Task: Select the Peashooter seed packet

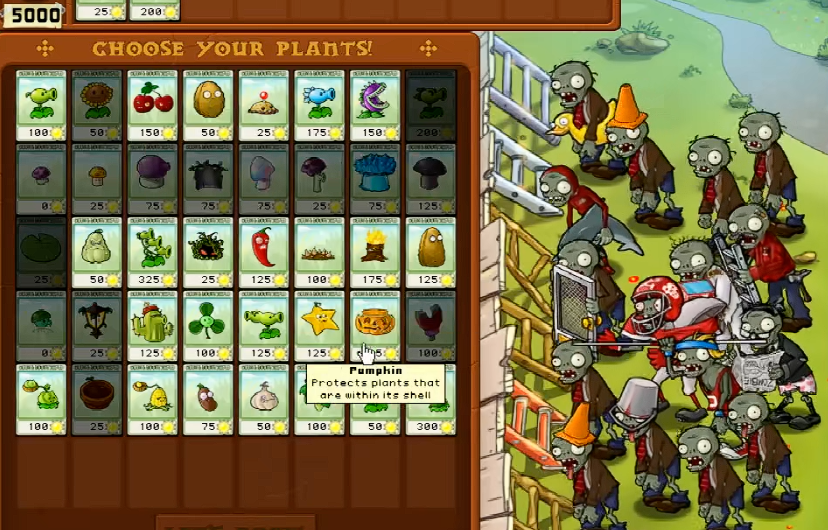Action: click(x=42, y=104)
